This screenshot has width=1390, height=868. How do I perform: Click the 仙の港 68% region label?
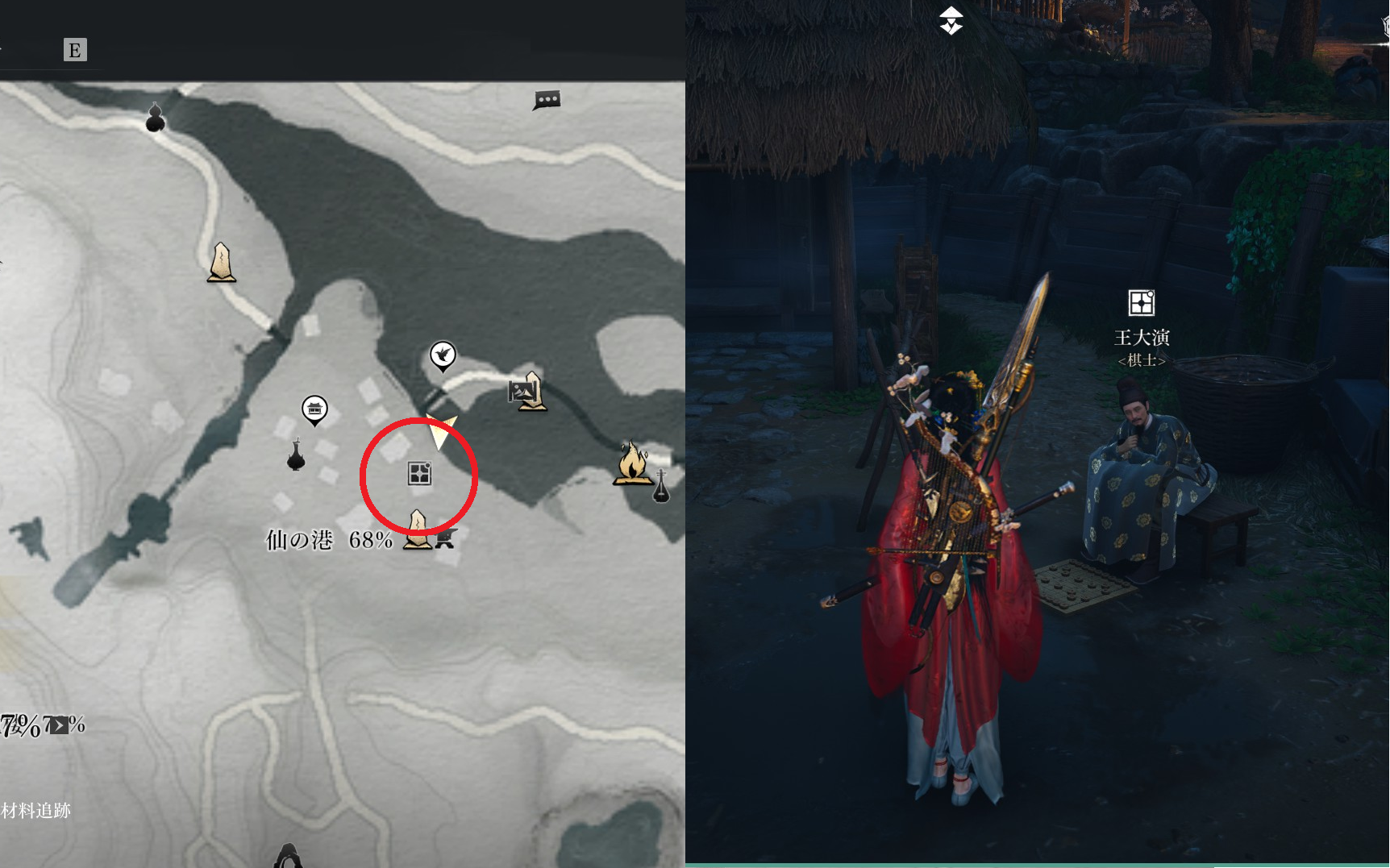329,539
